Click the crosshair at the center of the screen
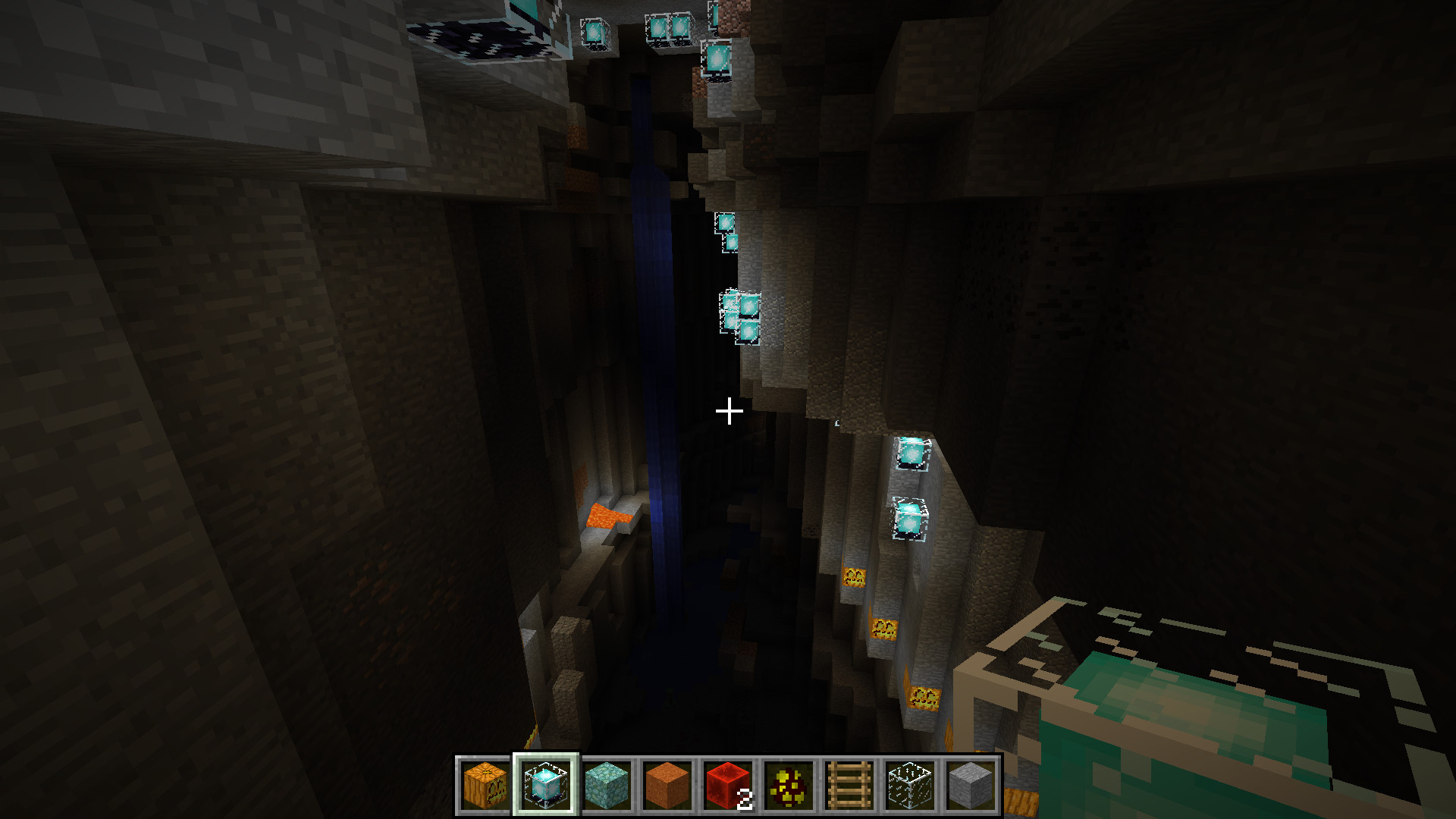Viewport: 1456px width, 819px height. coord(728,409)
